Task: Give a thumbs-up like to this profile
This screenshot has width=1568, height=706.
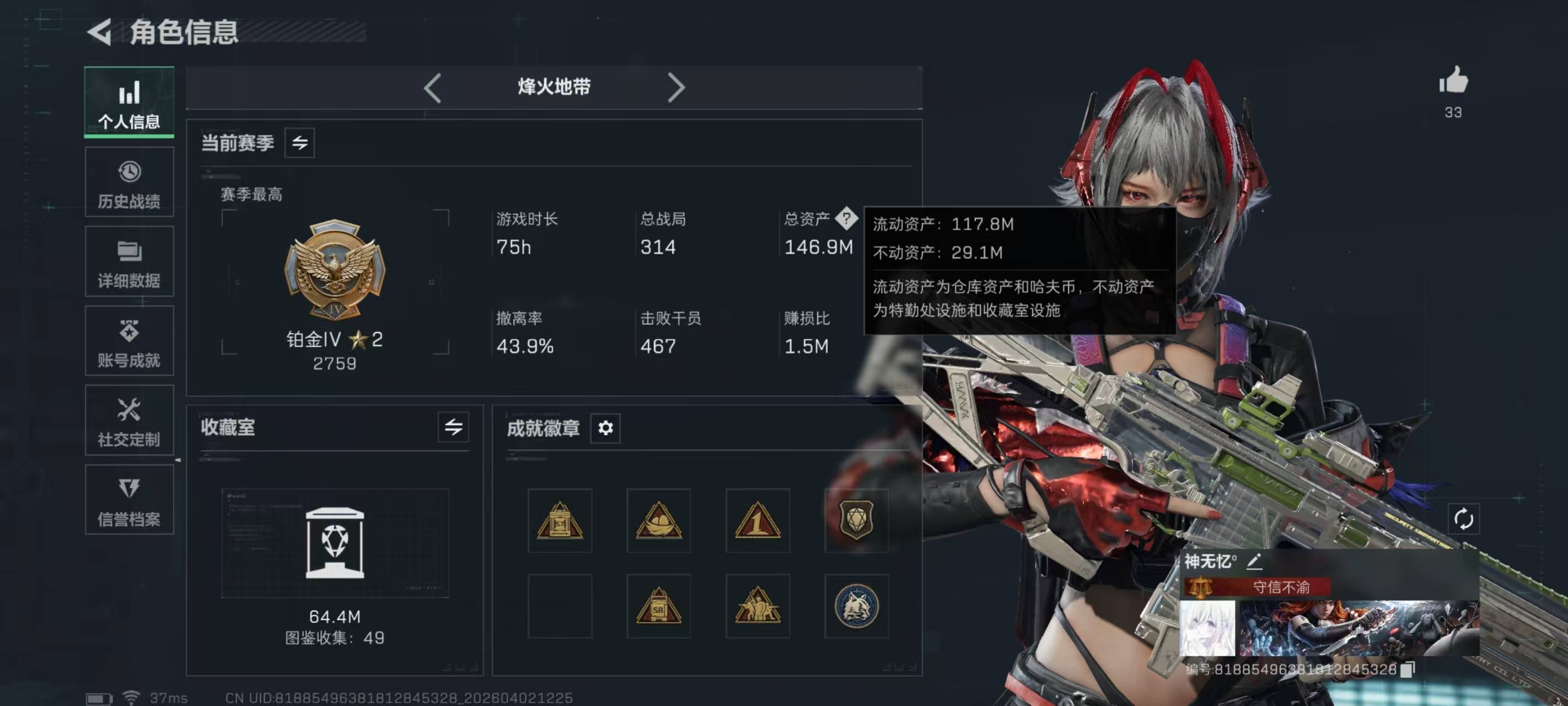Action: 1453,82
